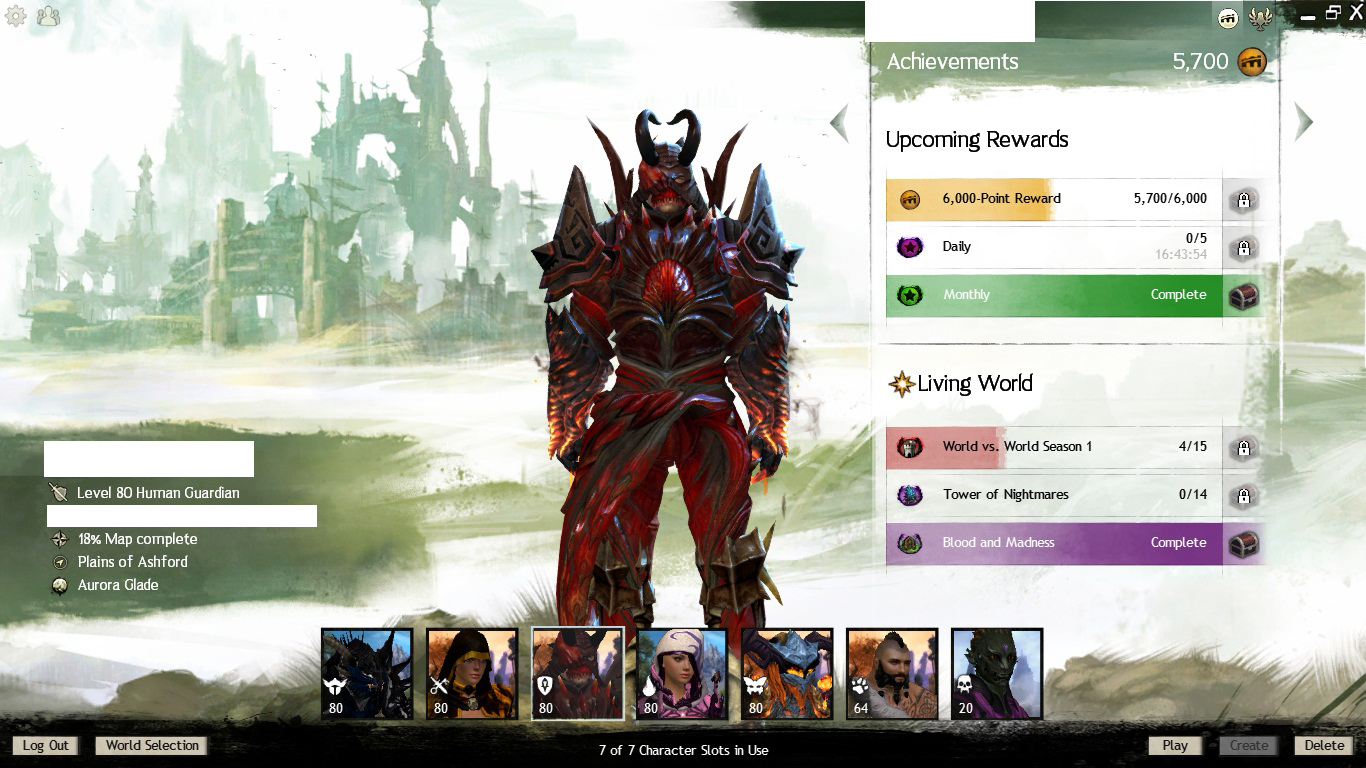Close the game window
Viewport: 1366px width, 768px height.
(x=1355, y=12)
